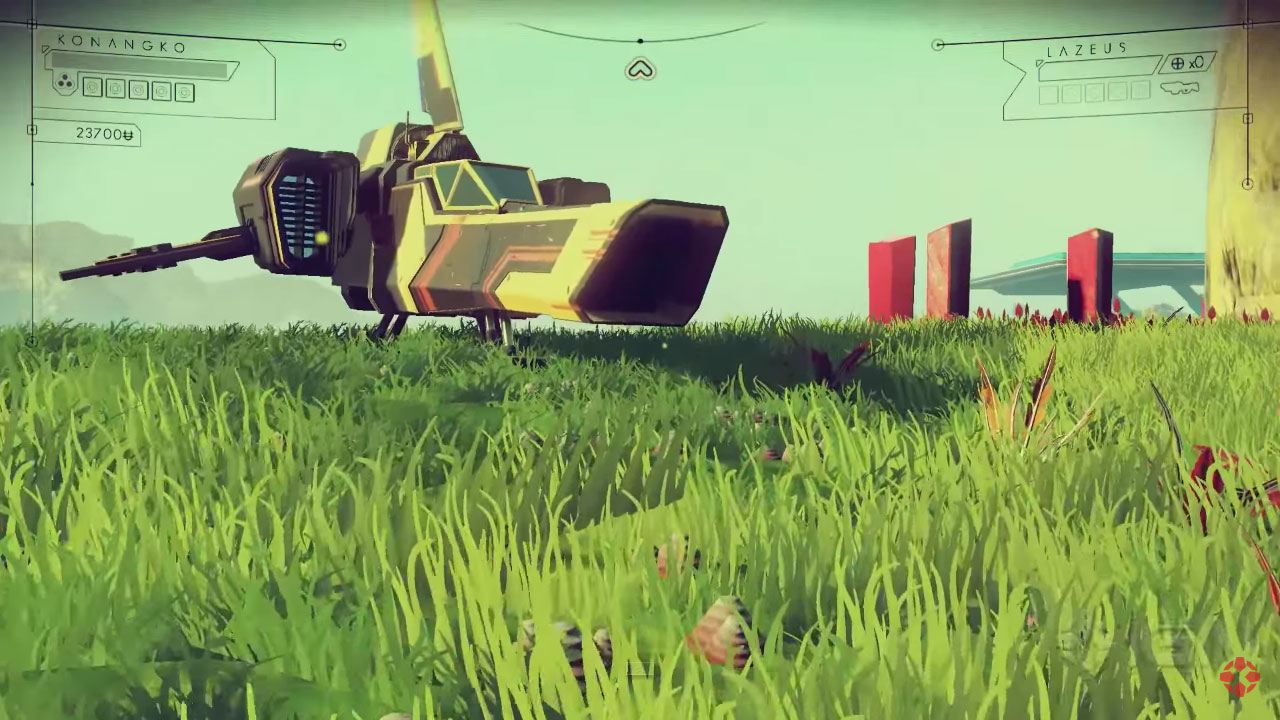Toggle the first empty slot in LAZEUS panel
This screenshot has width=1280, height=720.
pyautogui.click(x=1048, y=93)
